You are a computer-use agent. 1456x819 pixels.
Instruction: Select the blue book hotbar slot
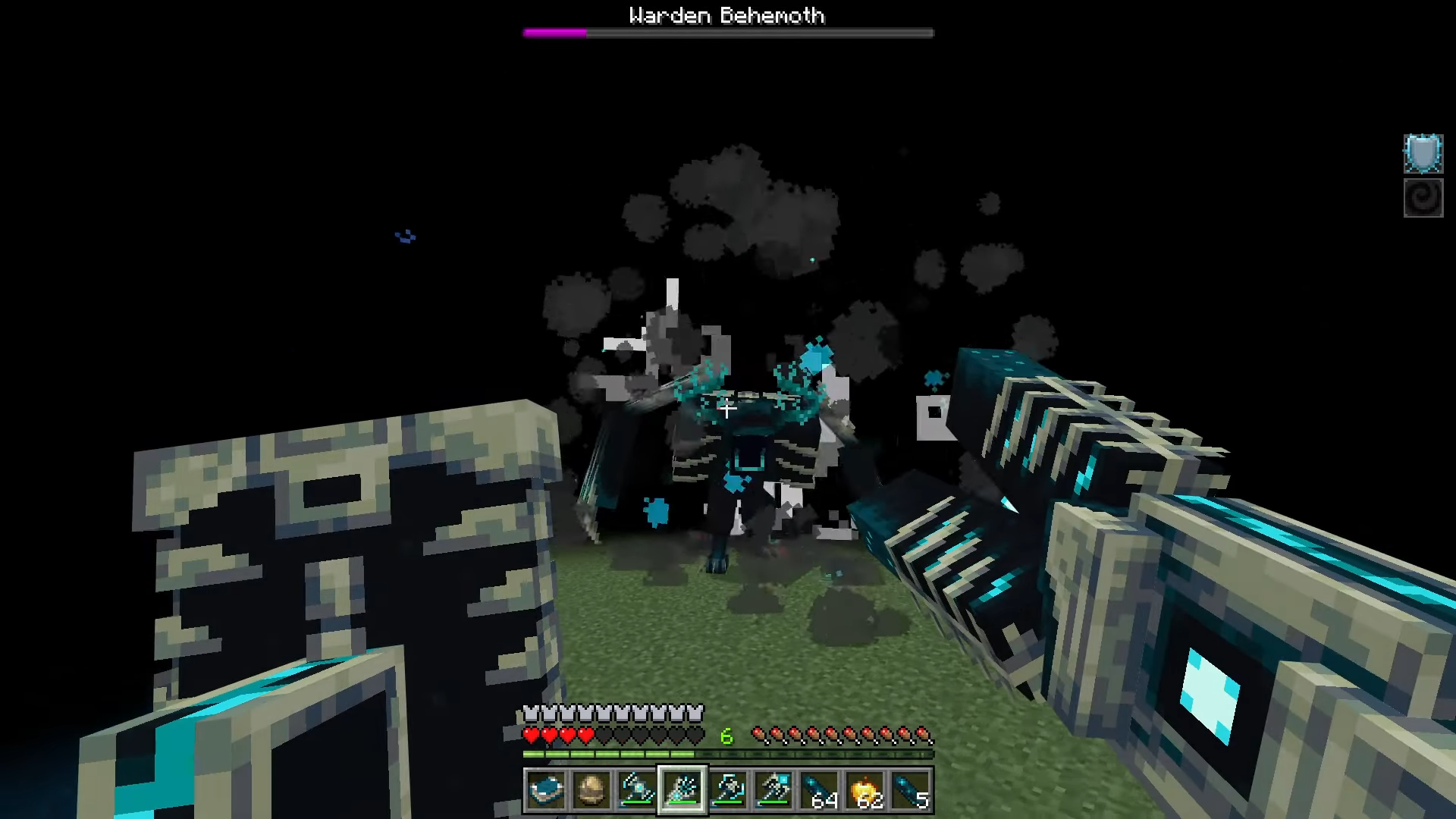pos(546,790)
